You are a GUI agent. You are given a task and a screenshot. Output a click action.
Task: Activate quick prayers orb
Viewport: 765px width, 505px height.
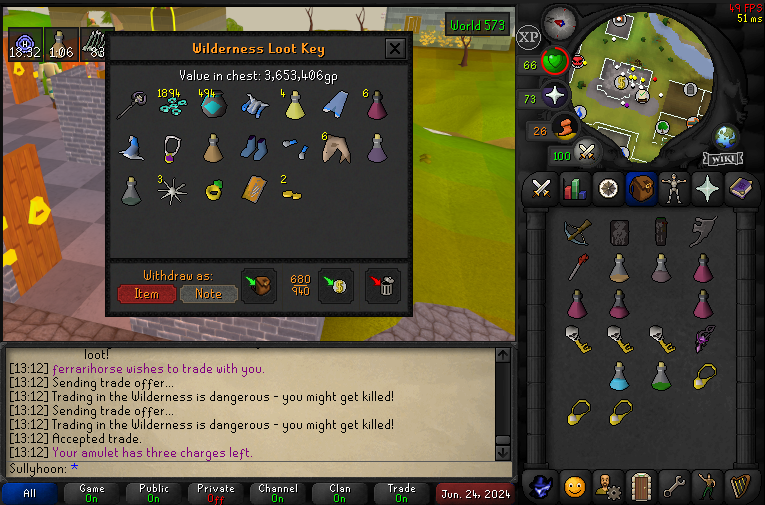click(x=555, y=96)
